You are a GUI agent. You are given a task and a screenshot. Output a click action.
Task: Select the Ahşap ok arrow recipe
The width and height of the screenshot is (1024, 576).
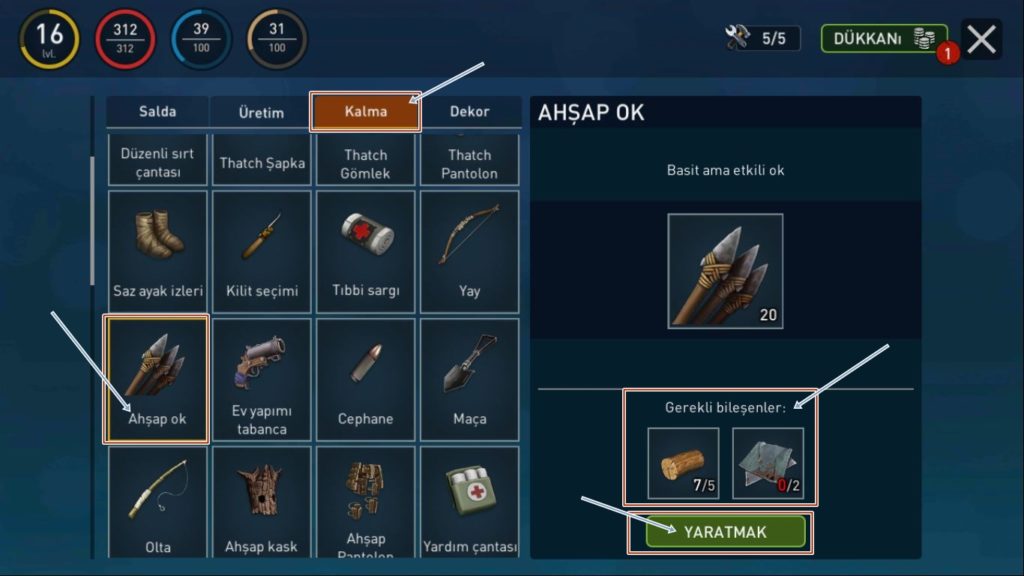pyautogui.click(x=157, y=379)
